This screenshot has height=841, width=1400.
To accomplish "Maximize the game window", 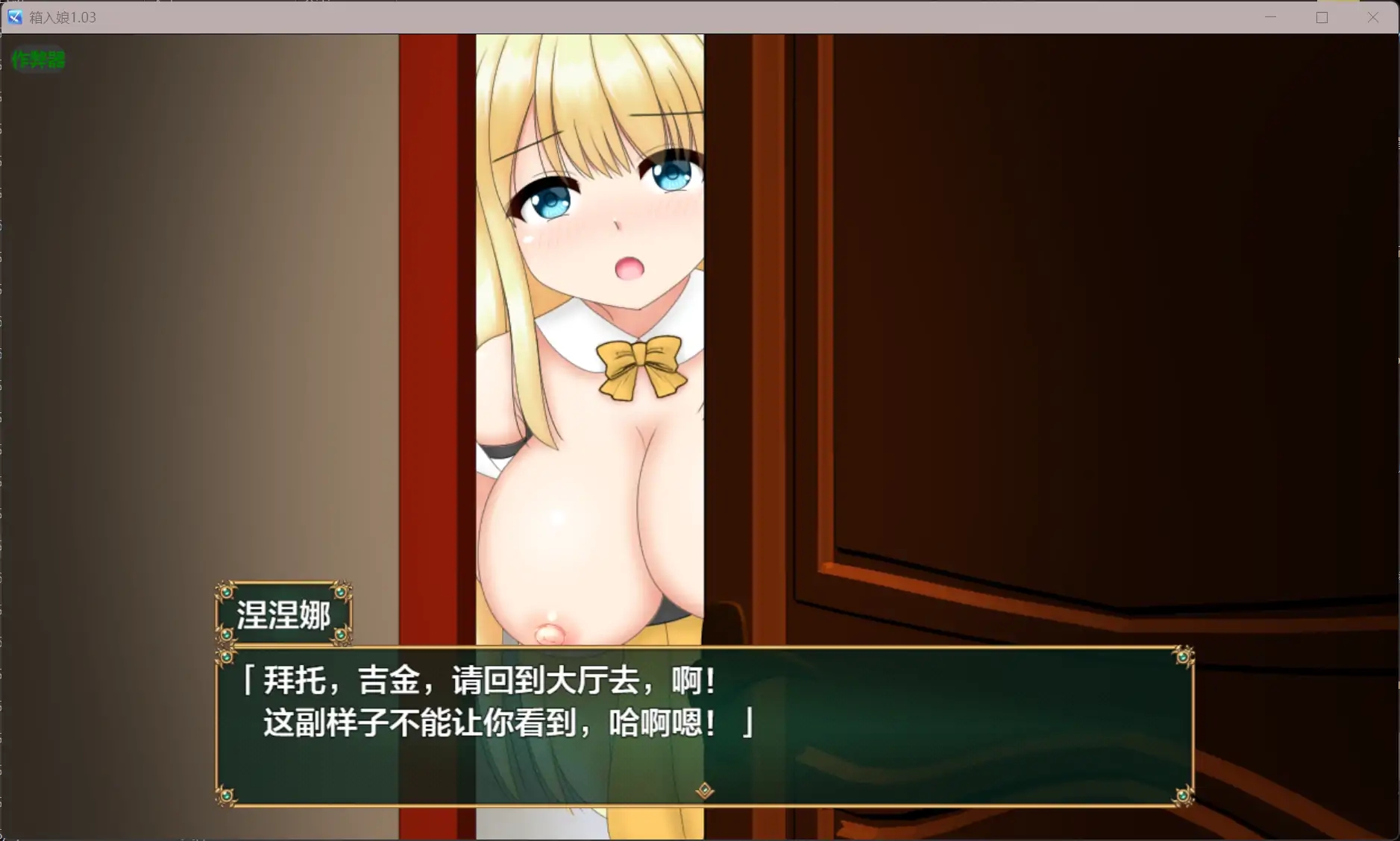I will tap(1322, 16).
